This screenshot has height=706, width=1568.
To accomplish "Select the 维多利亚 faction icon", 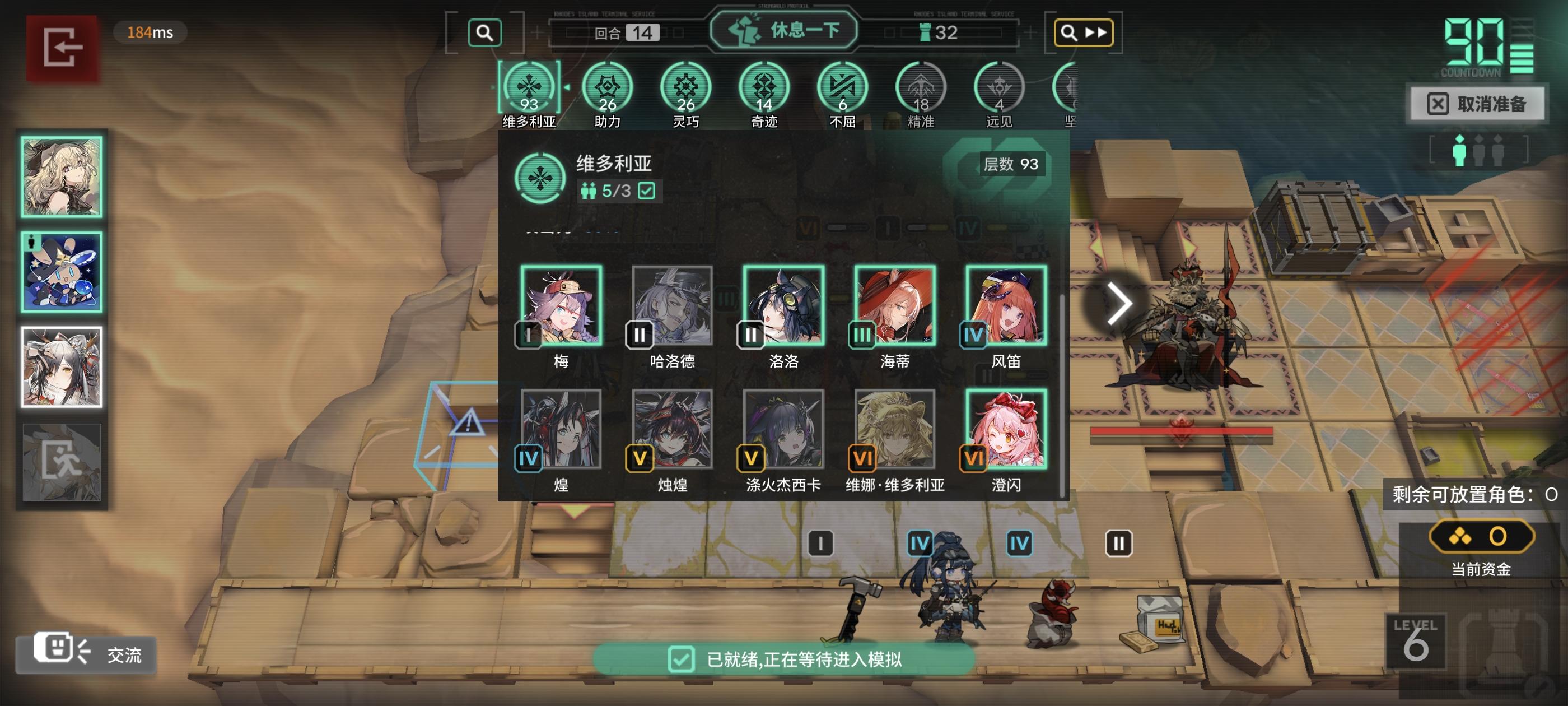I will (530, 87).
